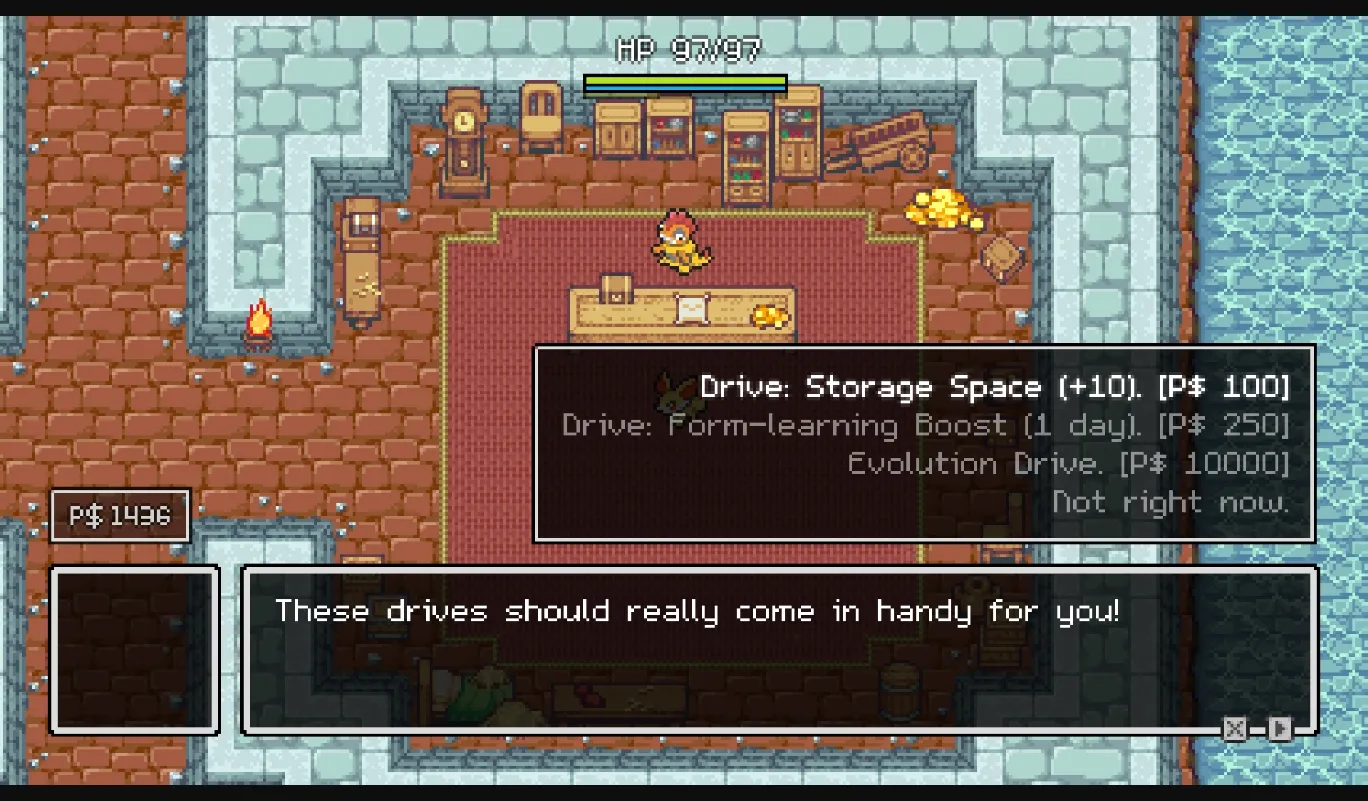The width and height of the screenshot is (1368, 801).
Task: Click the X icon to close the dialogue
Action: coord(1235,728)
